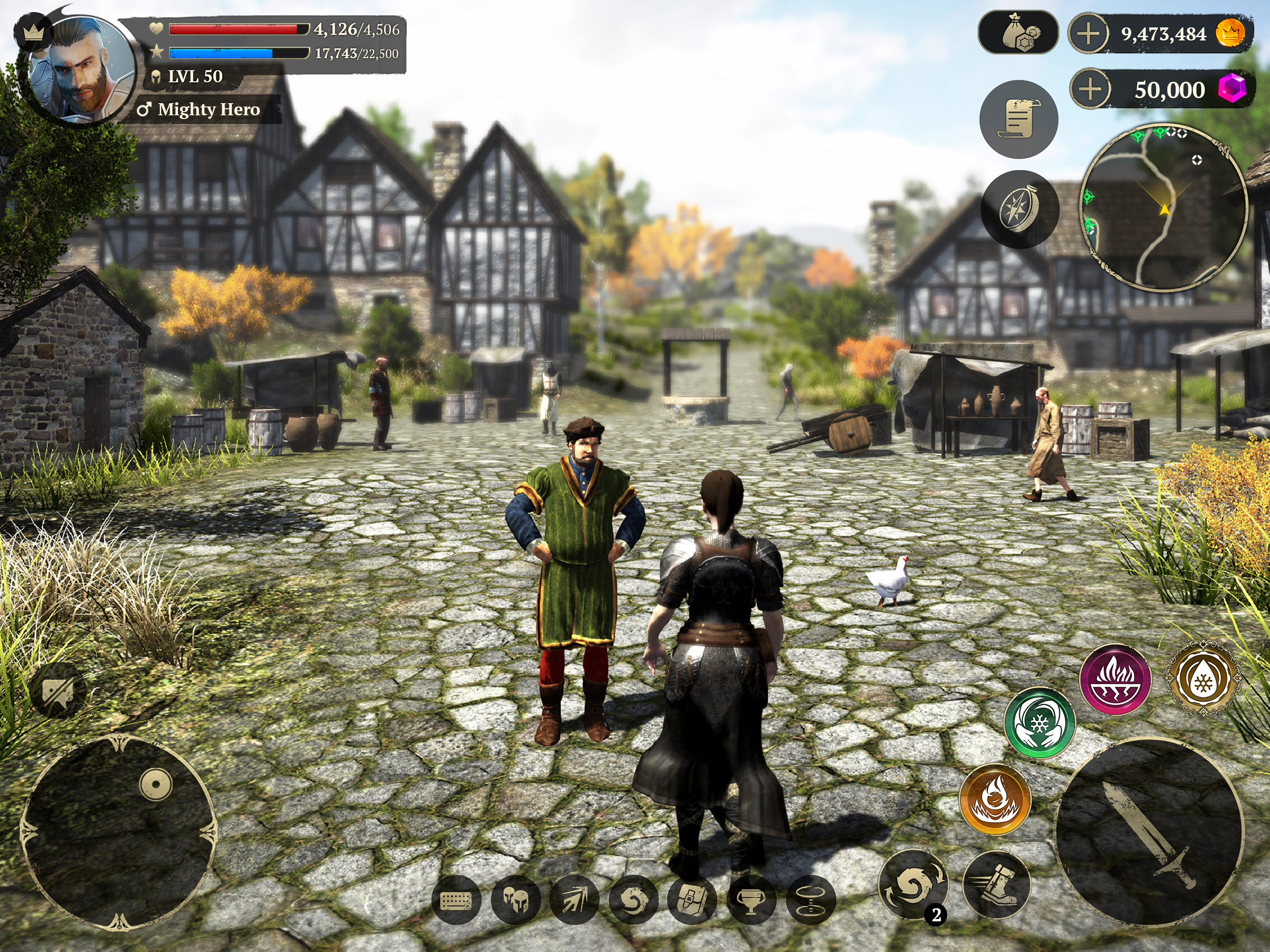Trigger the golden frost droplet skill
This screenshot has height=952, width=1270.
(x=1202, y=679)
